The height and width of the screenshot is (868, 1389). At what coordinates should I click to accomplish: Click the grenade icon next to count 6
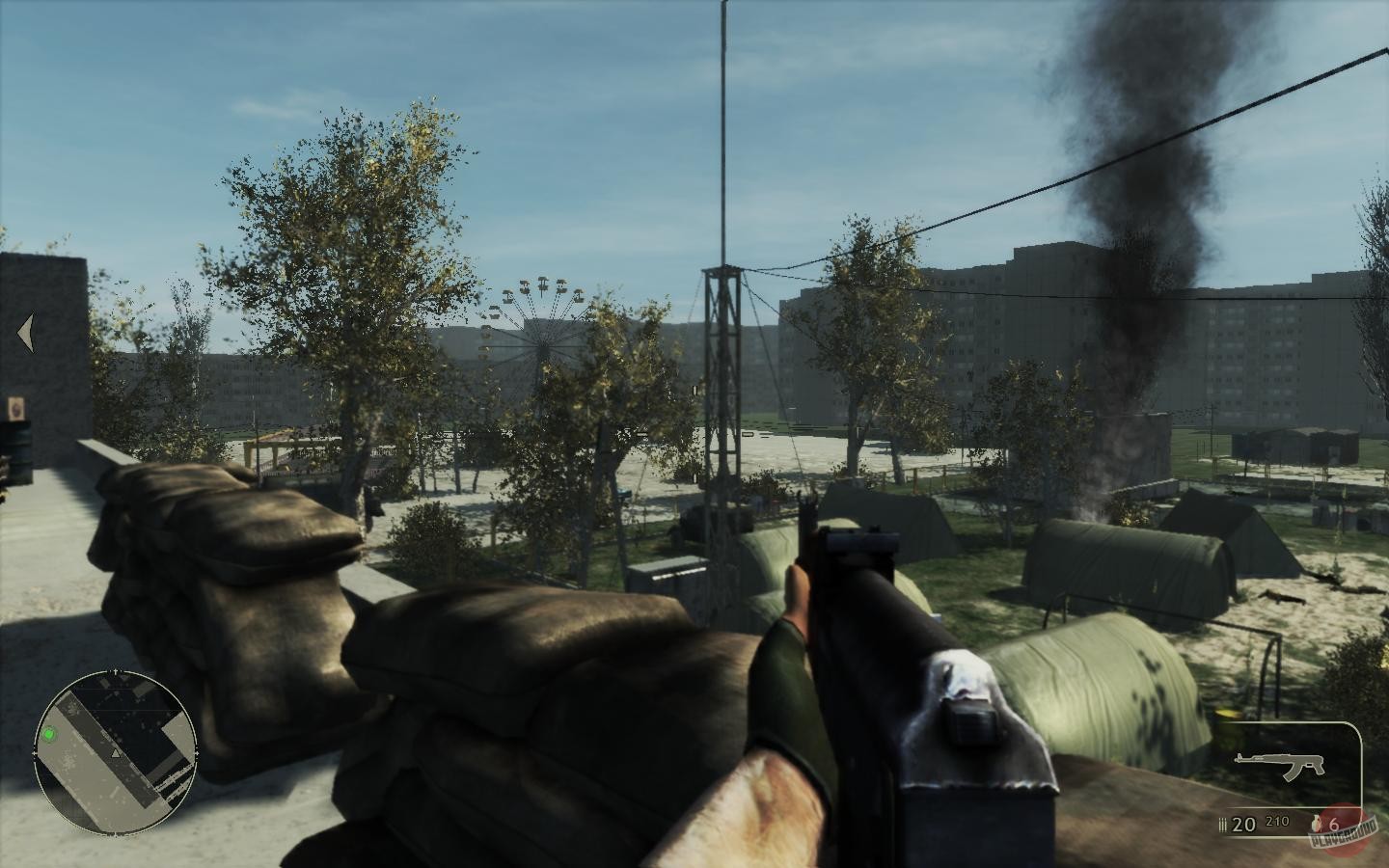pyautogui.click(x=1316, y=825)
